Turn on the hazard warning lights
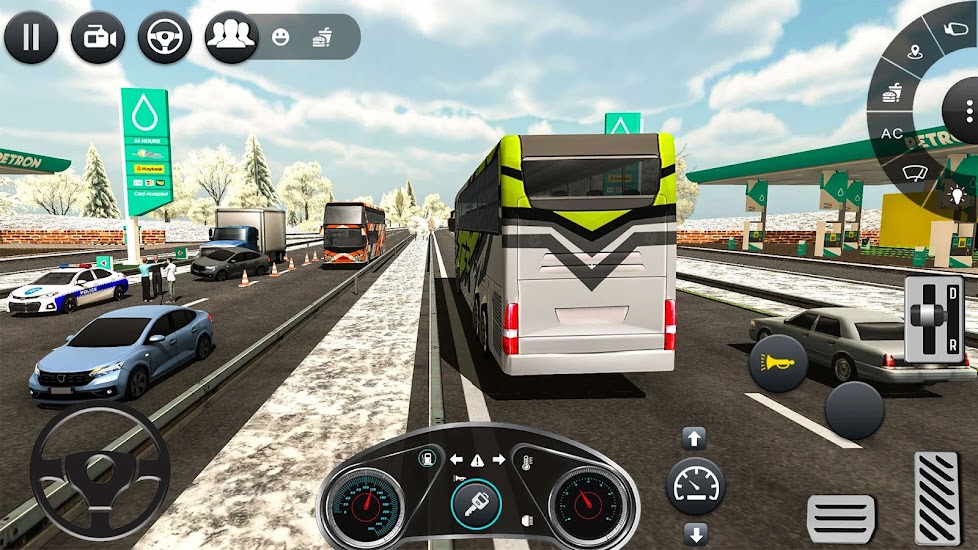The image size is (978, 550). [475, 460]
